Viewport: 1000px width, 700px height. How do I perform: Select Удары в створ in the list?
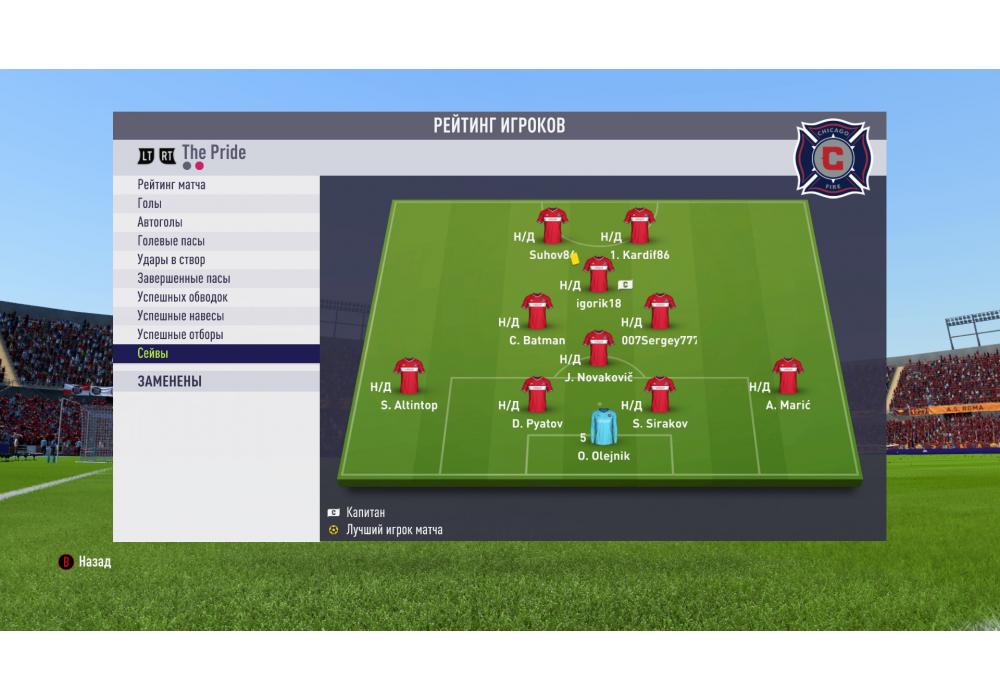coord(216,260)
